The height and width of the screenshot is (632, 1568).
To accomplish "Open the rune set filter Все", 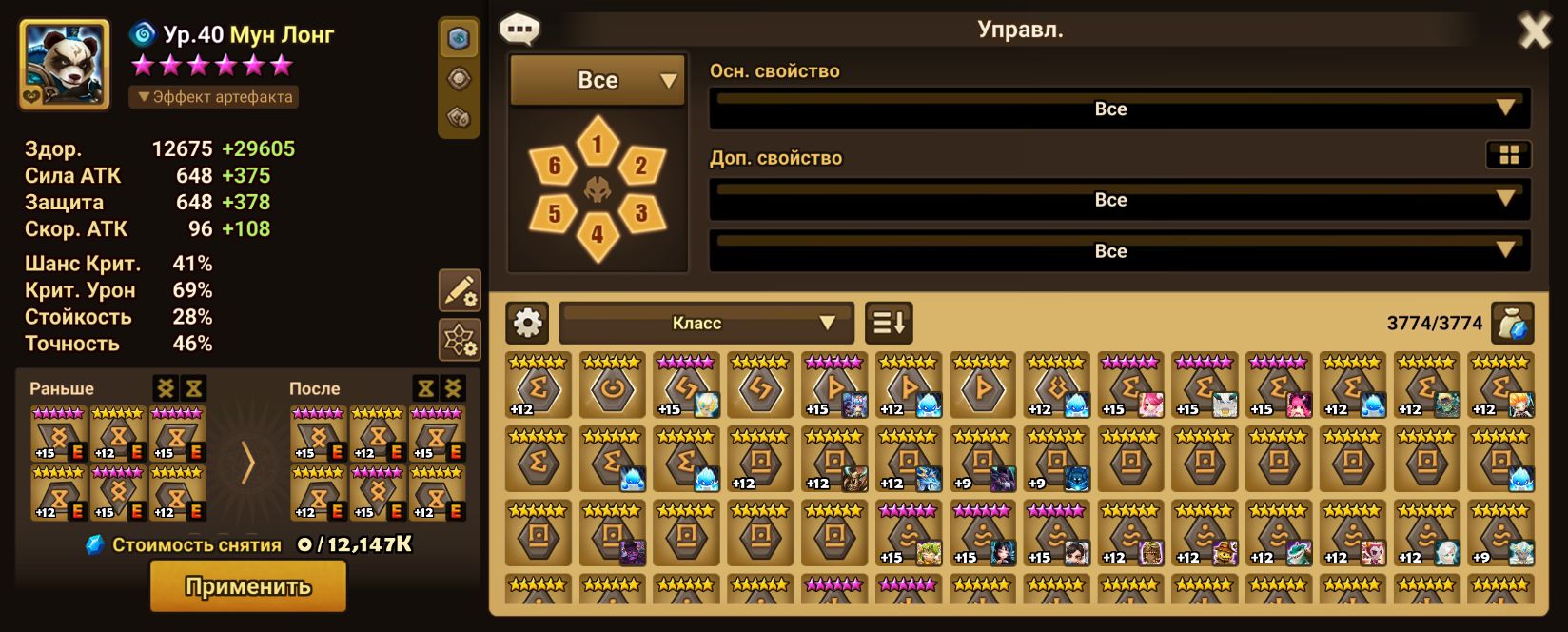I will [598, 81].
